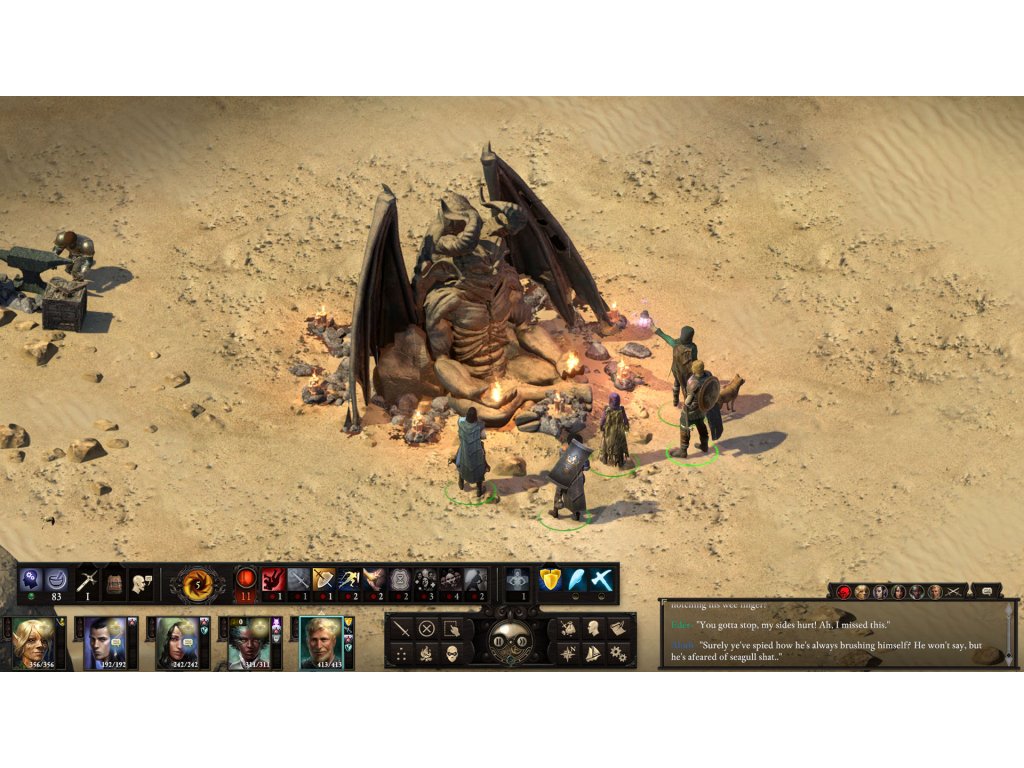Open the backpack inventory icon
The width and height of the screenshot is (1024, 768).
tap(114, 581)
